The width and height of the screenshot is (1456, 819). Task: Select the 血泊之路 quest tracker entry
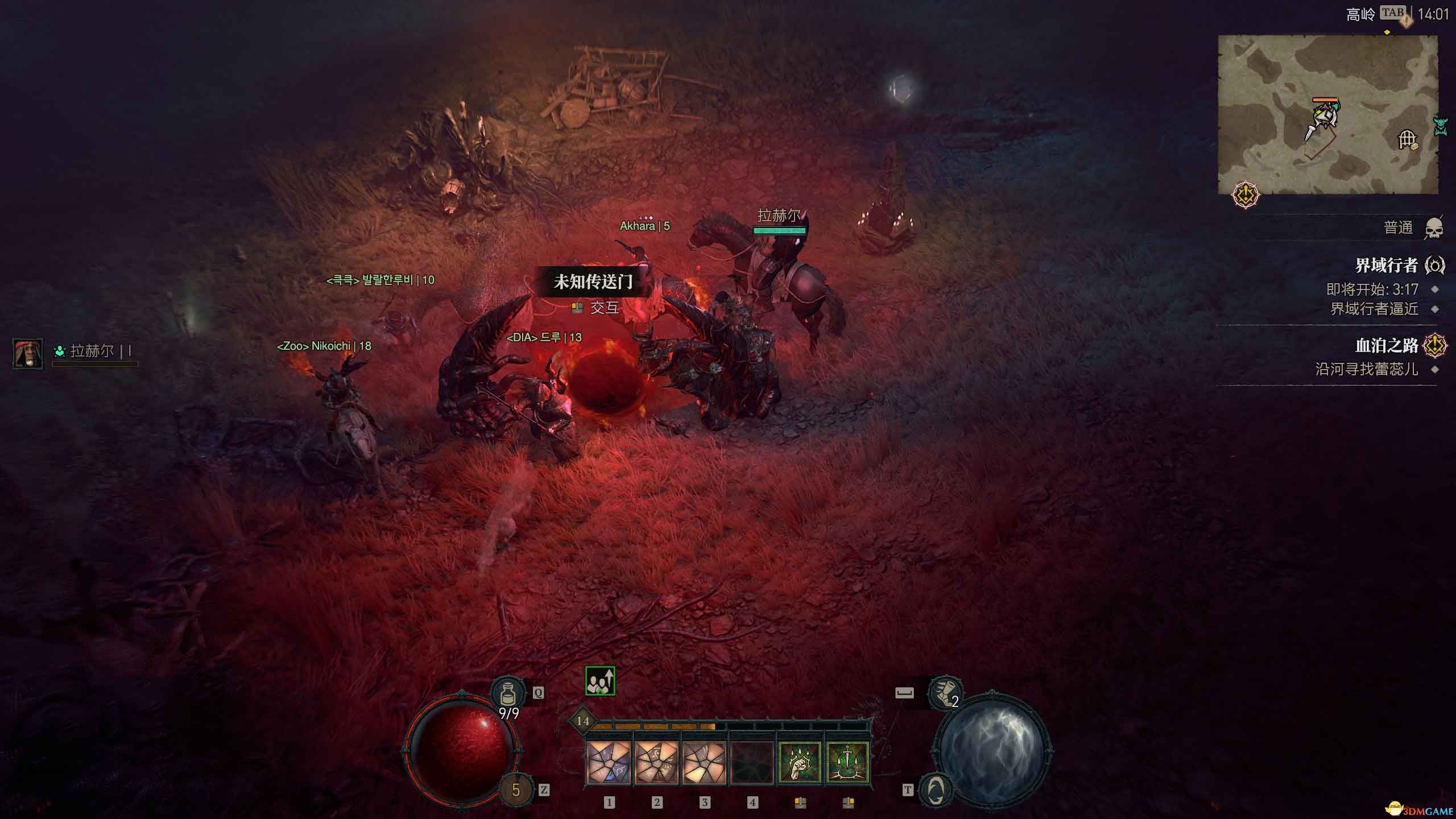tap(1386, 345)
